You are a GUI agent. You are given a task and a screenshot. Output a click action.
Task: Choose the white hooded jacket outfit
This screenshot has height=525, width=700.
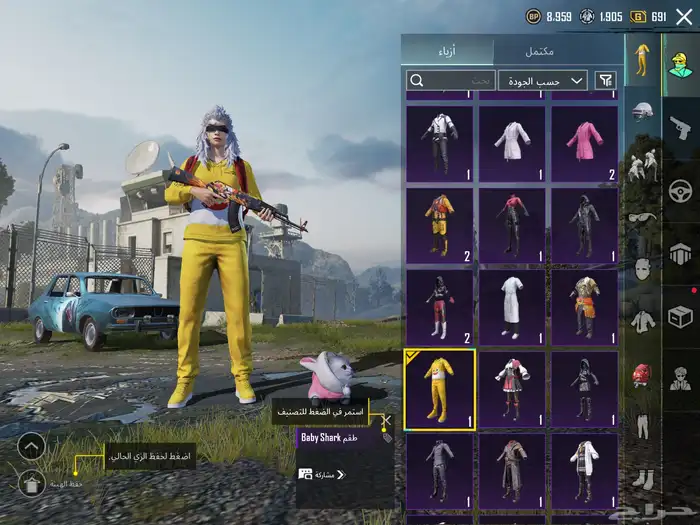pyautogui.click(x=584, y=468)
